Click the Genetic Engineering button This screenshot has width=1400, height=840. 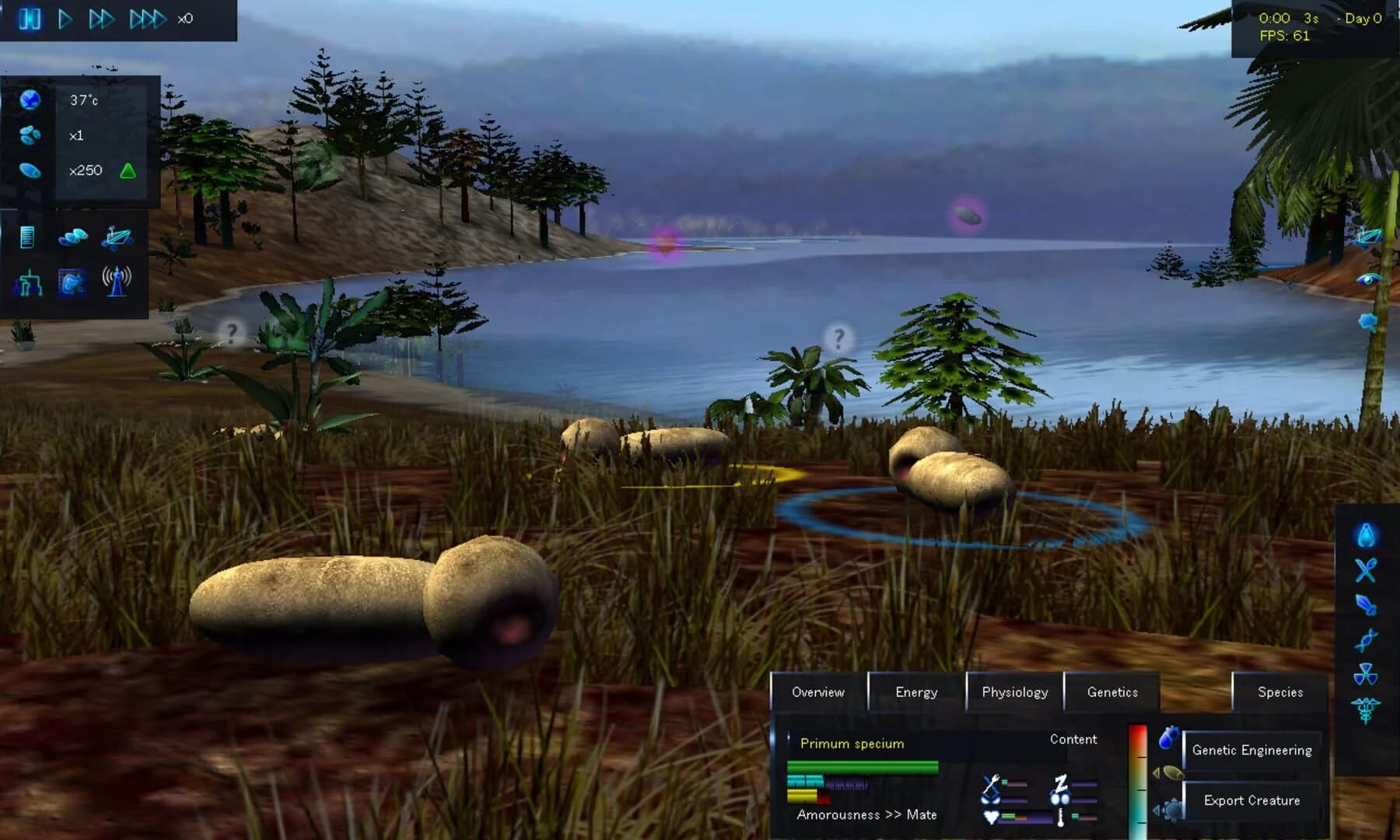tap(1252, 750)
